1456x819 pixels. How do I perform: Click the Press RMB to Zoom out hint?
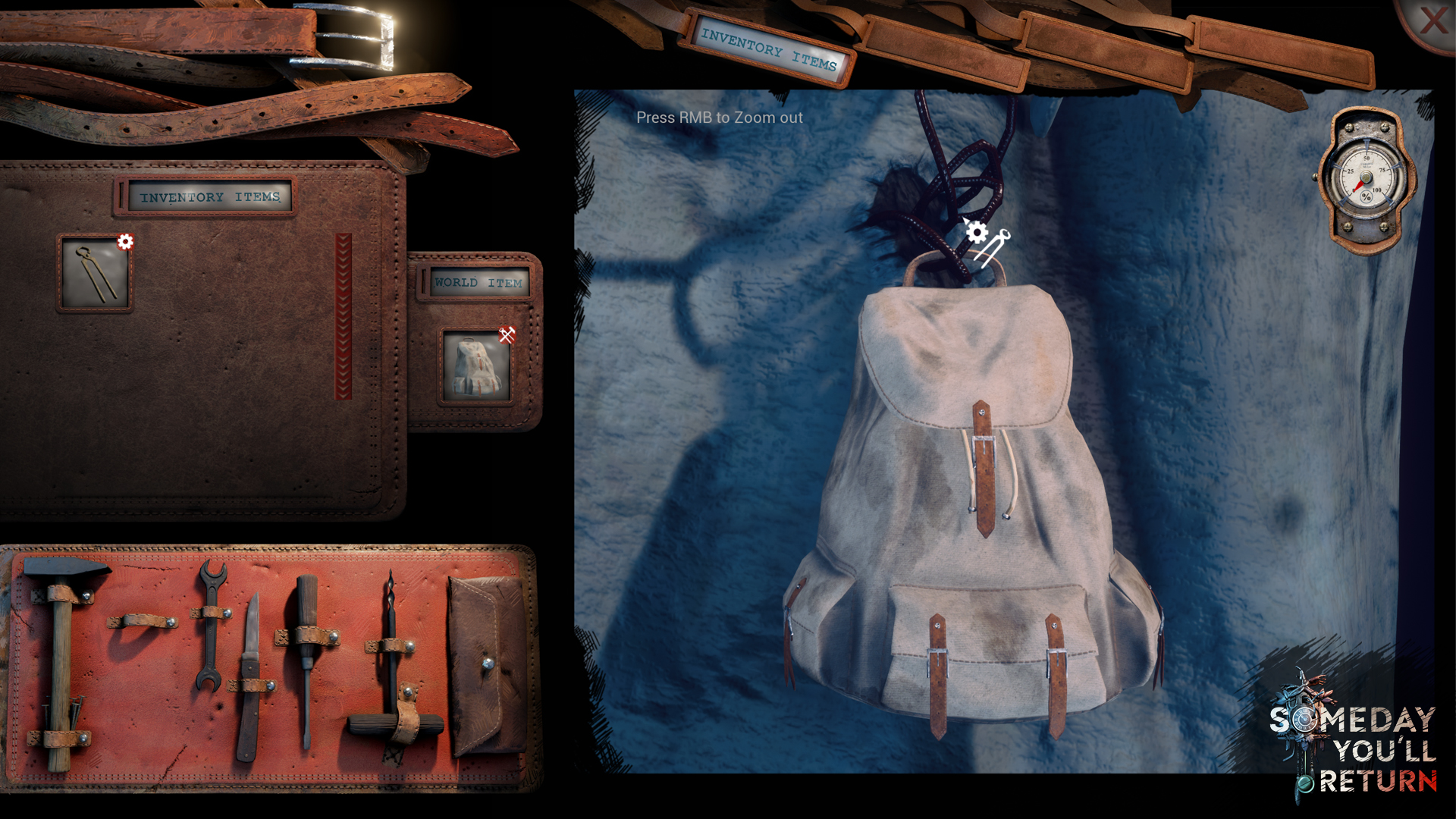(x=719, y=118)
